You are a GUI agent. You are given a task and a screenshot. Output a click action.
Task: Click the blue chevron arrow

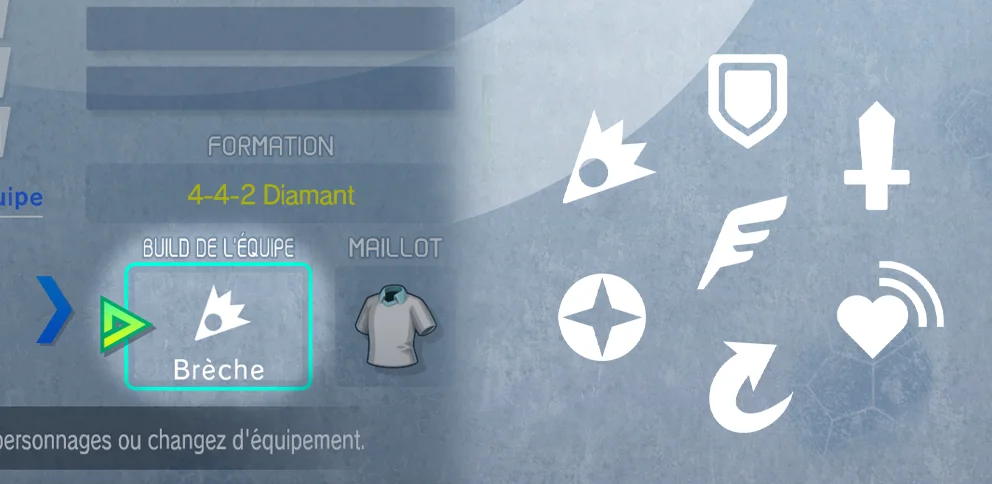pyautogui.click(x=56, y=311)
